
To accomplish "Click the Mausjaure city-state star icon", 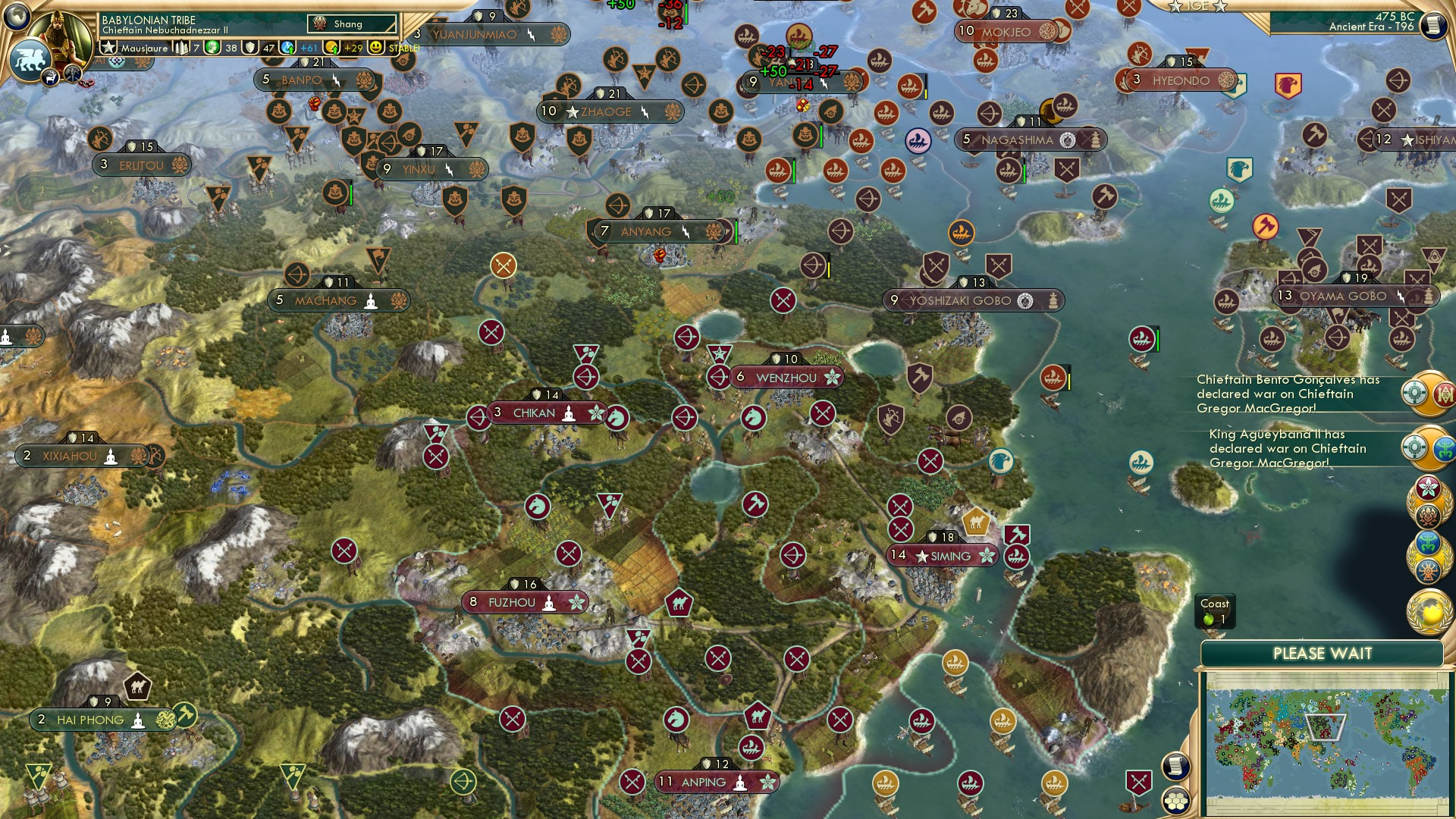I will coord(108,48).
